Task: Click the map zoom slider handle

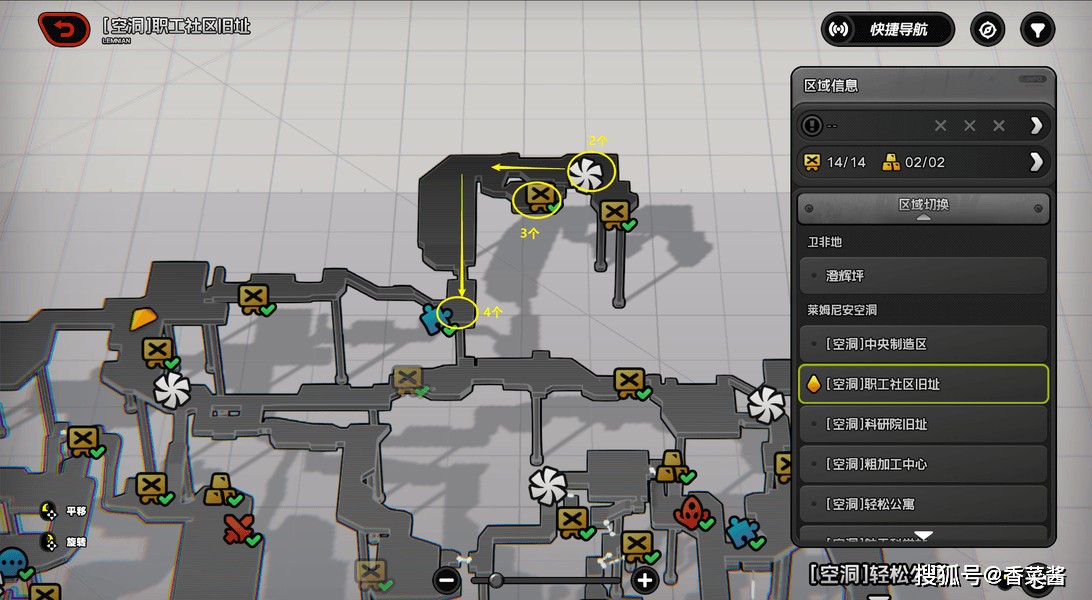Action: pos(495,579)
